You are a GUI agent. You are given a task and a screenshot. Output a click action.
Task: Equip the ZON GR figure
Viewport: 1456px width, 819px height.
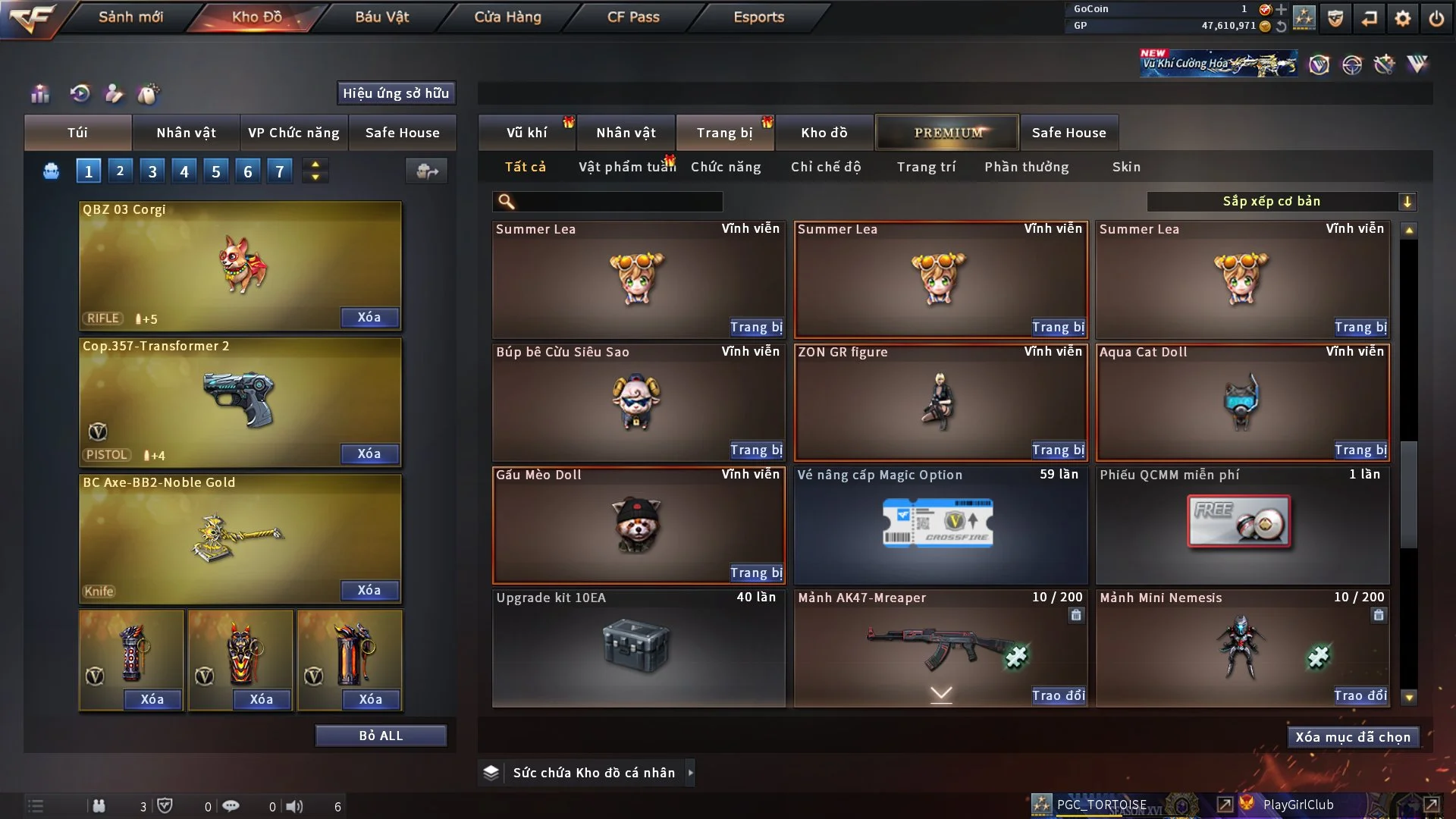click(x=1058, y=450)
